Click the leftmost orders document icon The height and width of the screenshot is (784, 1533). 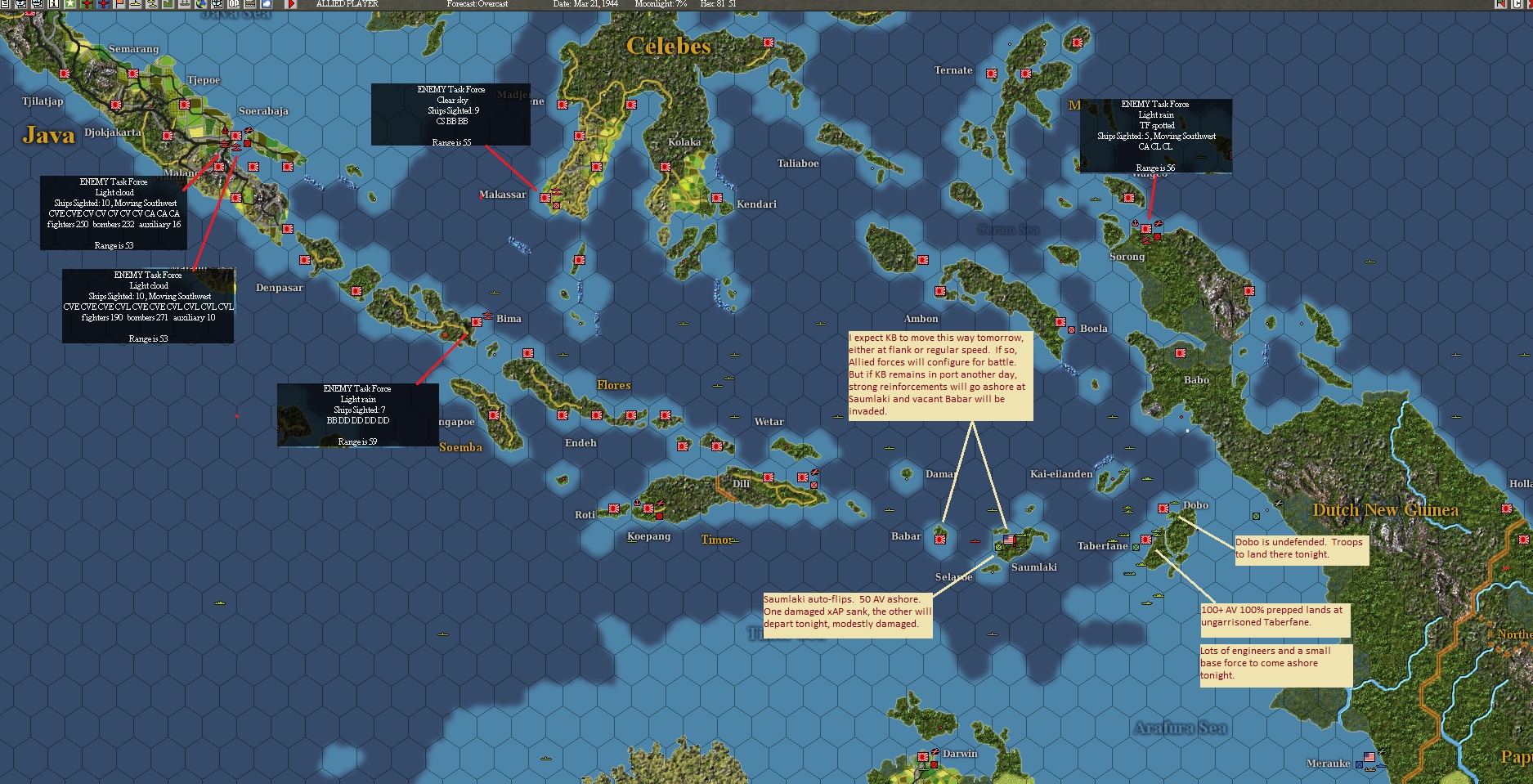click(6, 7)
